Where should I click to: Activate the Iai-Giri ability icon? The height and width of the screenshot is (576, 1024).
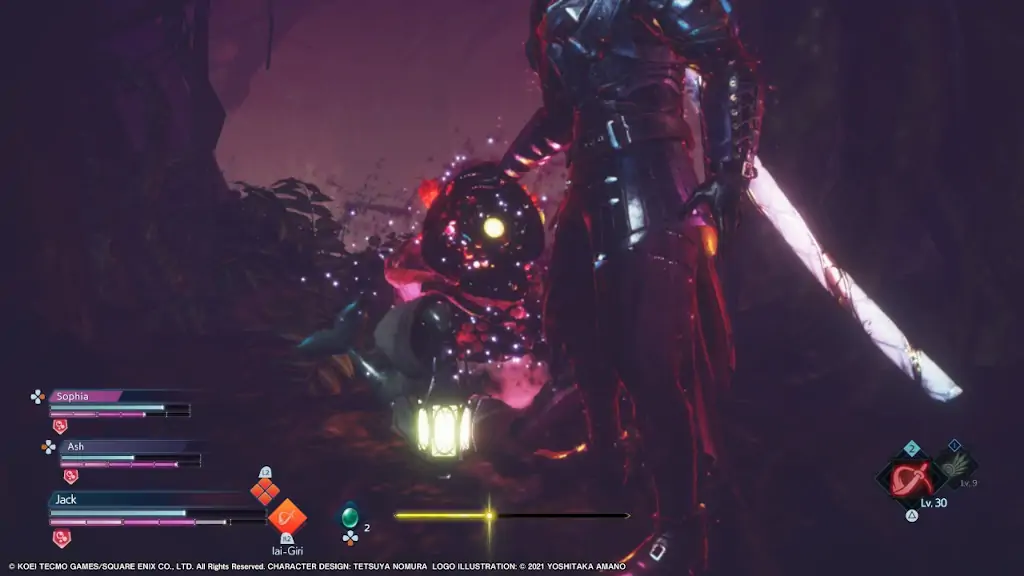tap(287, 516)
